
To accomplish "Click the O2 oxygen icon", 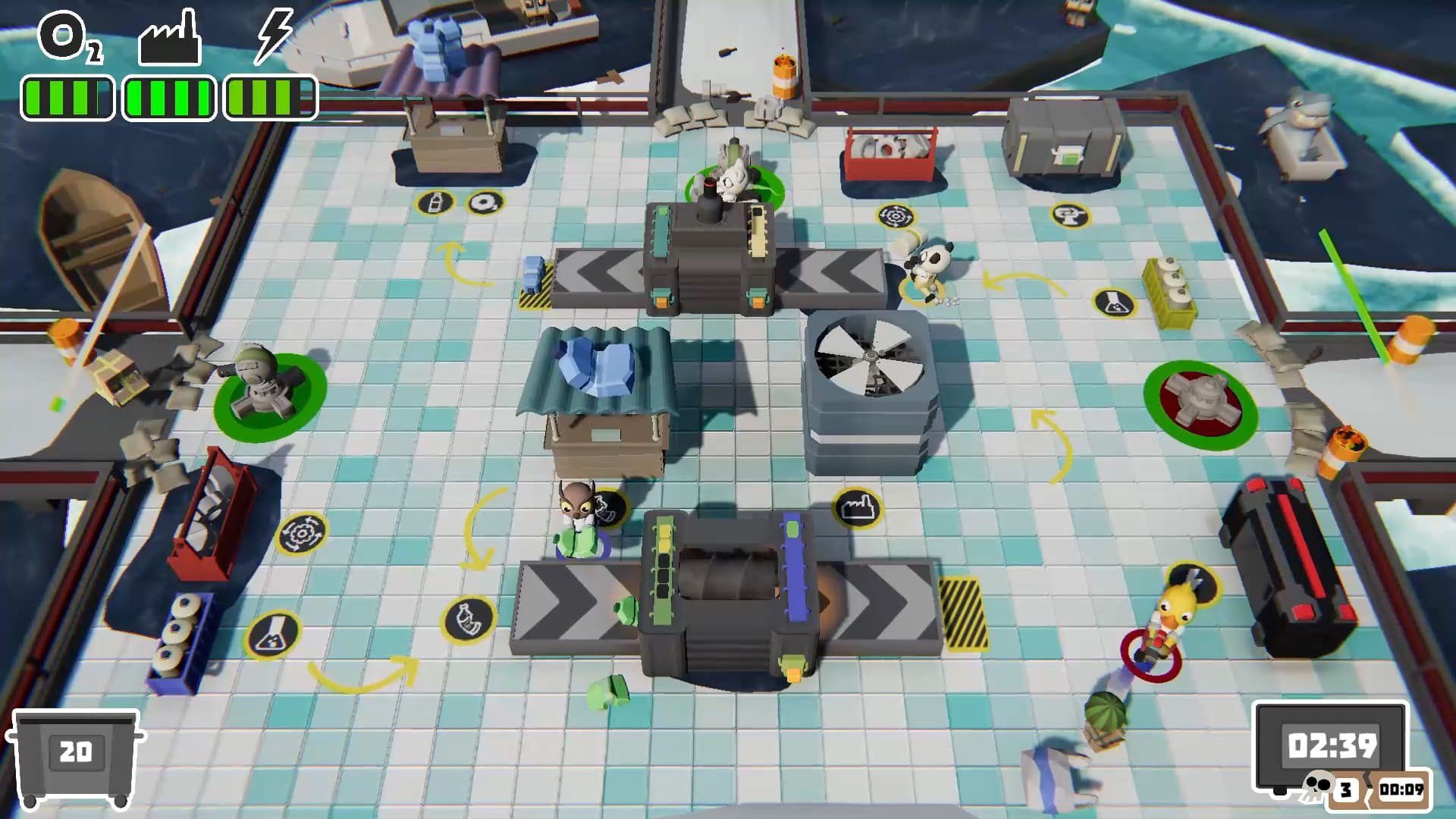I will point(67,38).
